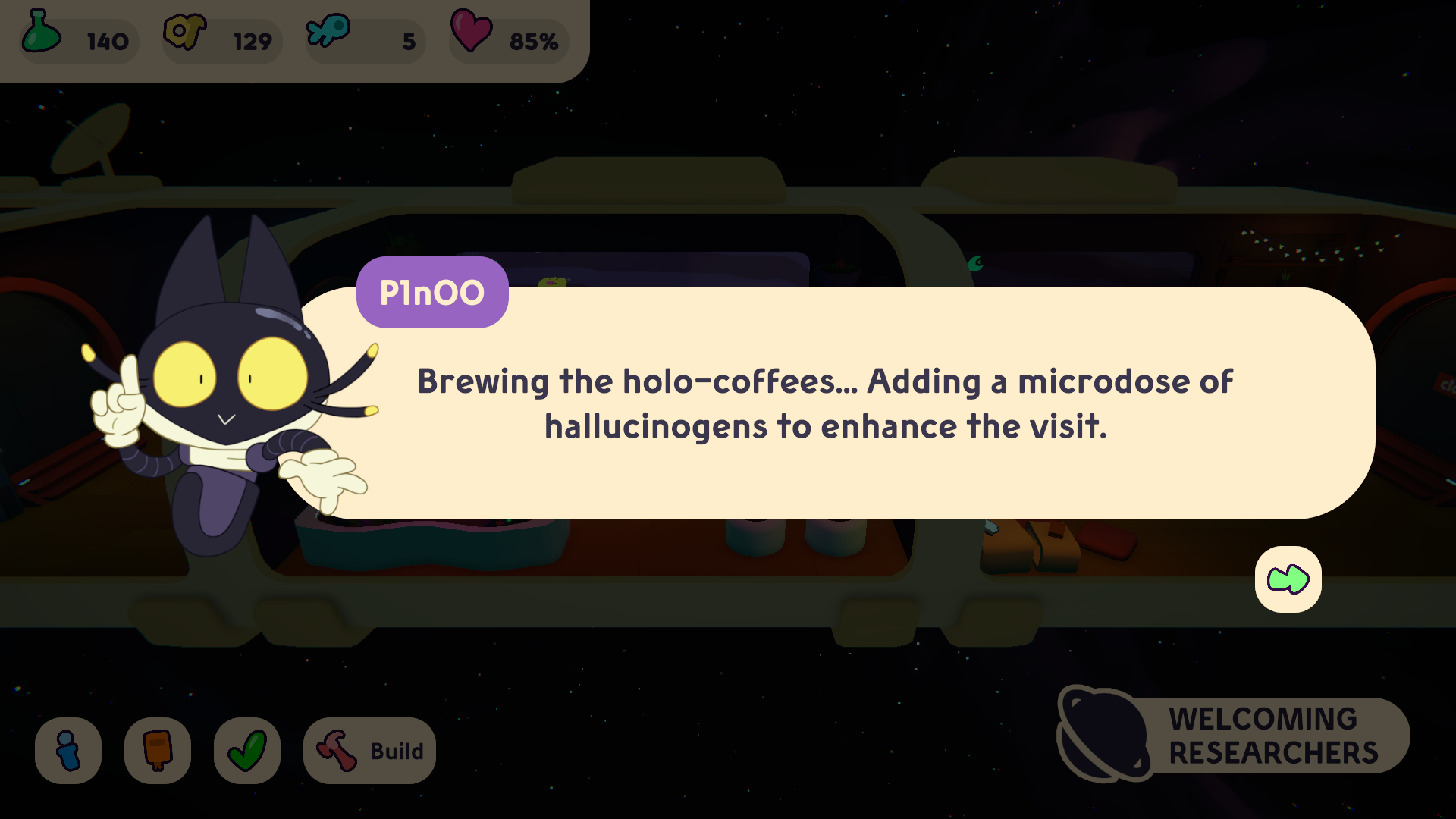The height and width of the screenshot is (819, 1456).
Task: Select the green checkmark button
Action: tap(247, 751)
